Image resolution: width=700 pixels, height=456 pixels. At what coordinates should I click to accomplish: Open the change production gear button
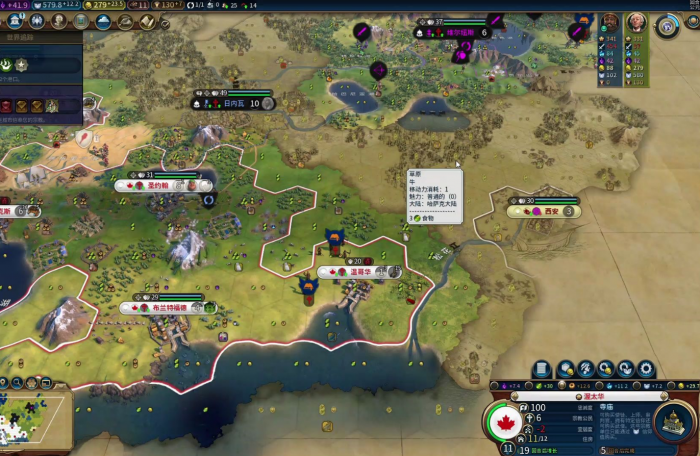[x=646, y=370]
